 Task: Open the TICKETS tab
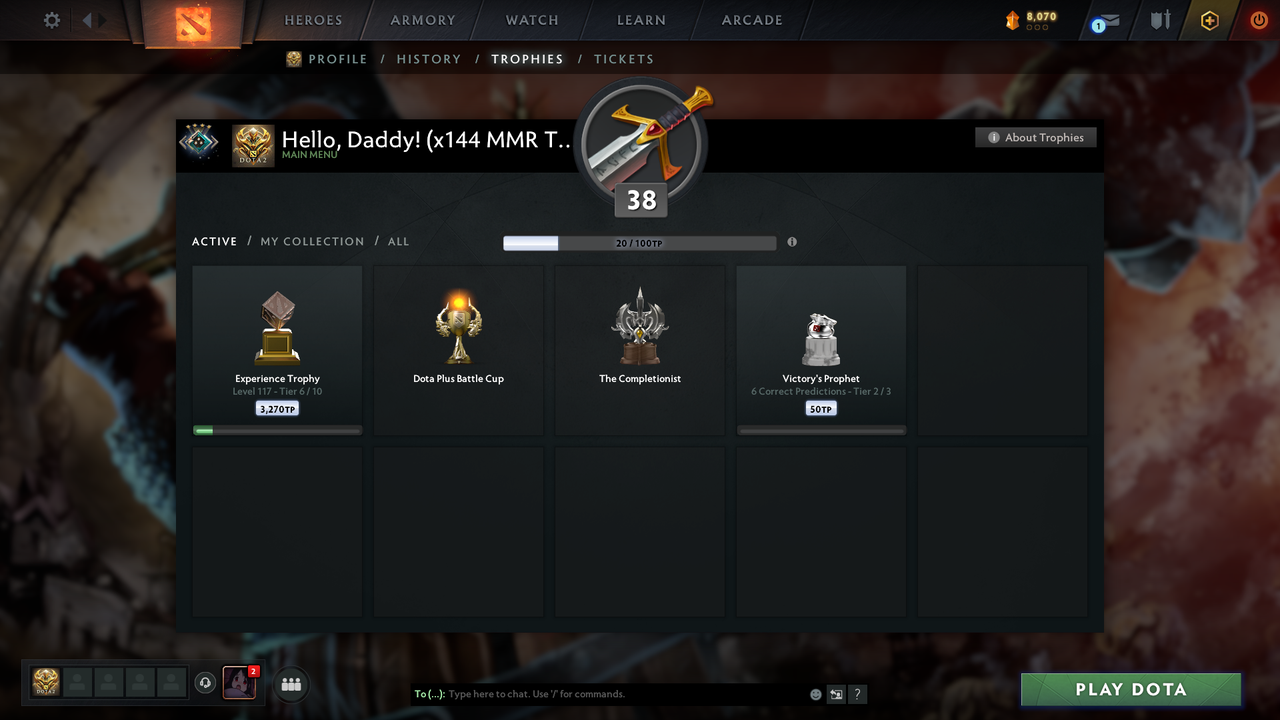click(x=624, y=59)
